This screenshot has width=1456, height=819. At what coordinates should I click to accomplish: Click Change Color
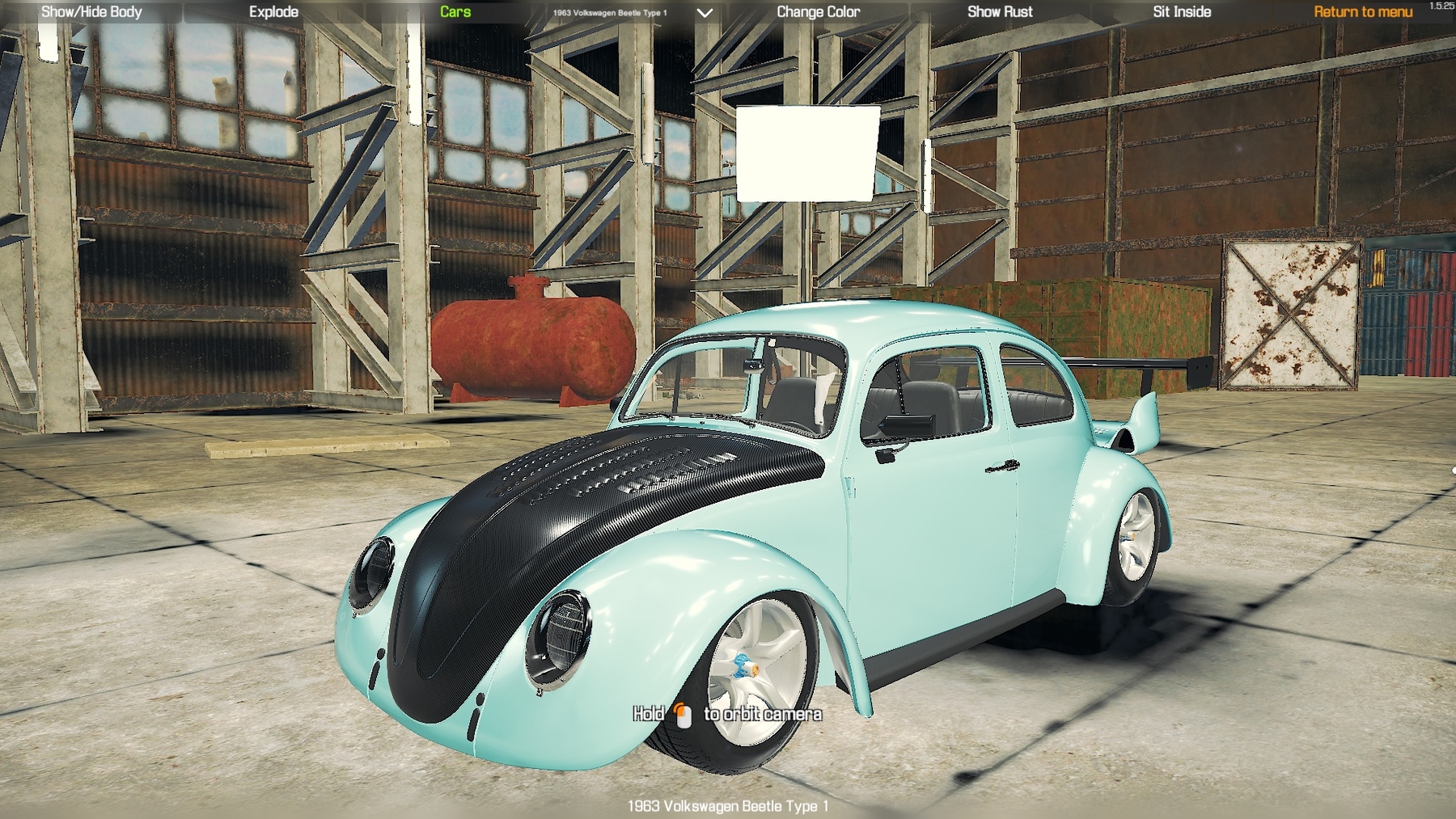pyautogui.click(x=818, y=12)
